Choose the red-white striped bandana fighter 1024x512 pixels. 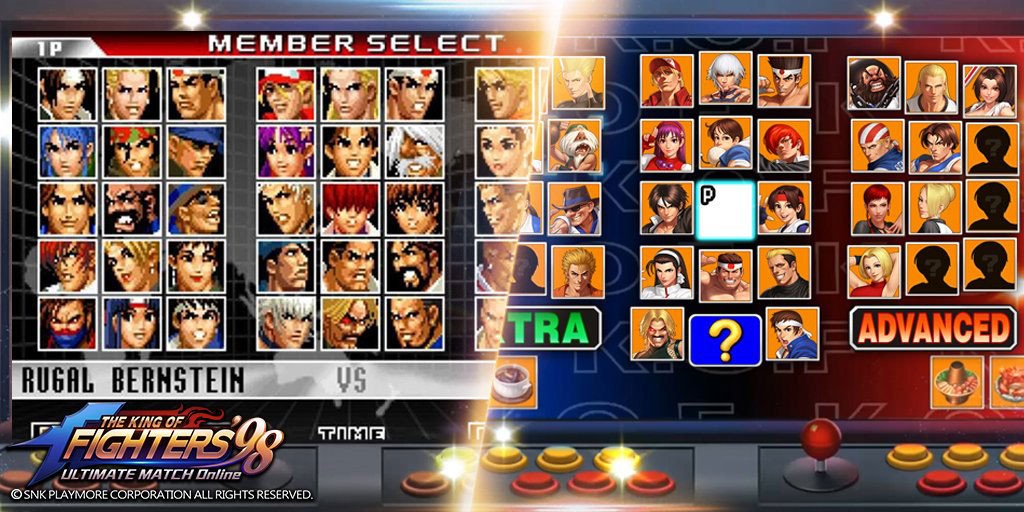pyautogui.click(x=877, y=146)
